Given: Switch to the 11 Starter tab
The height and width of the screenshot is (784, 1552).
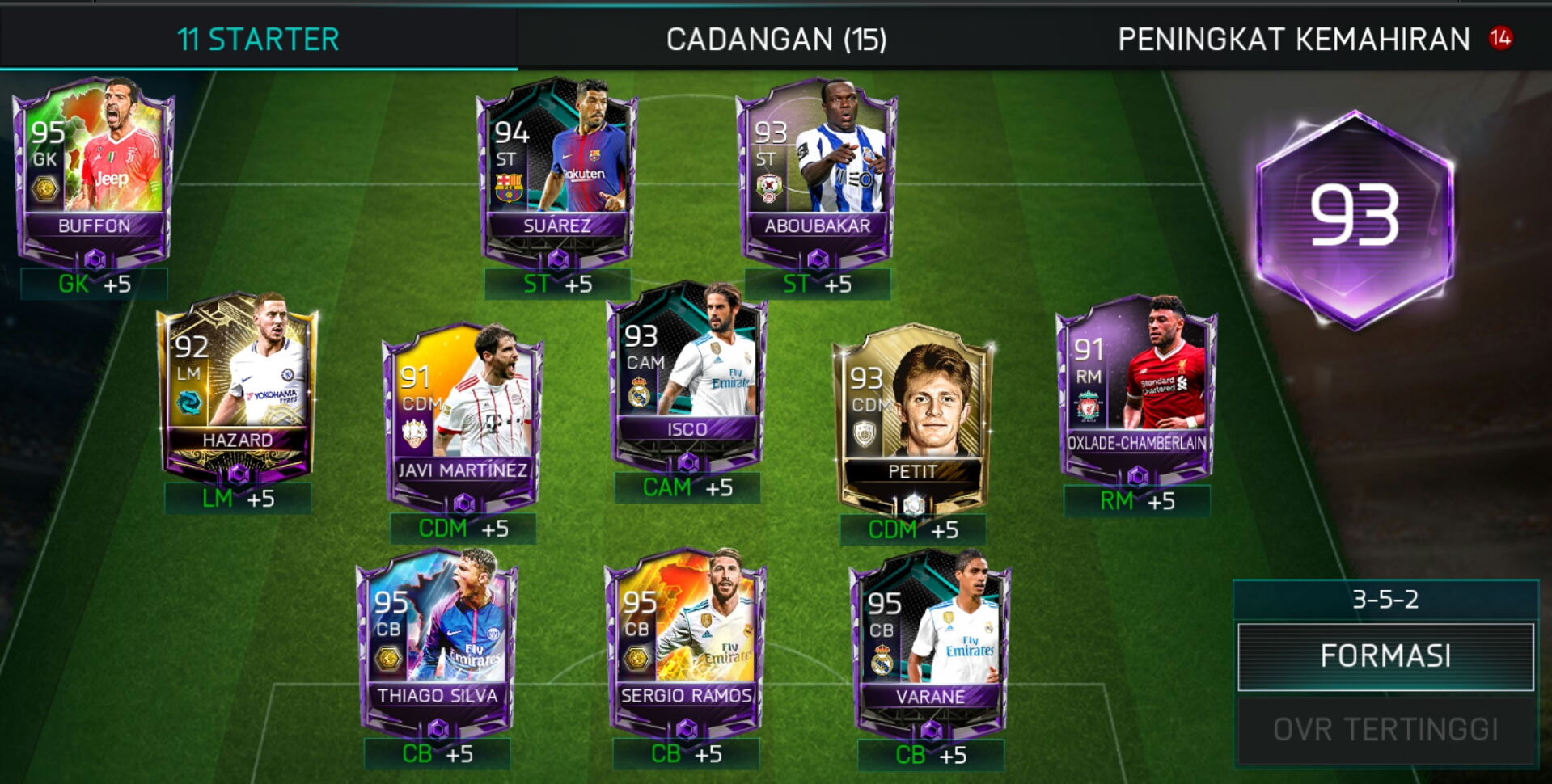Looking at the screenshot, I should [x=257, y=39].
